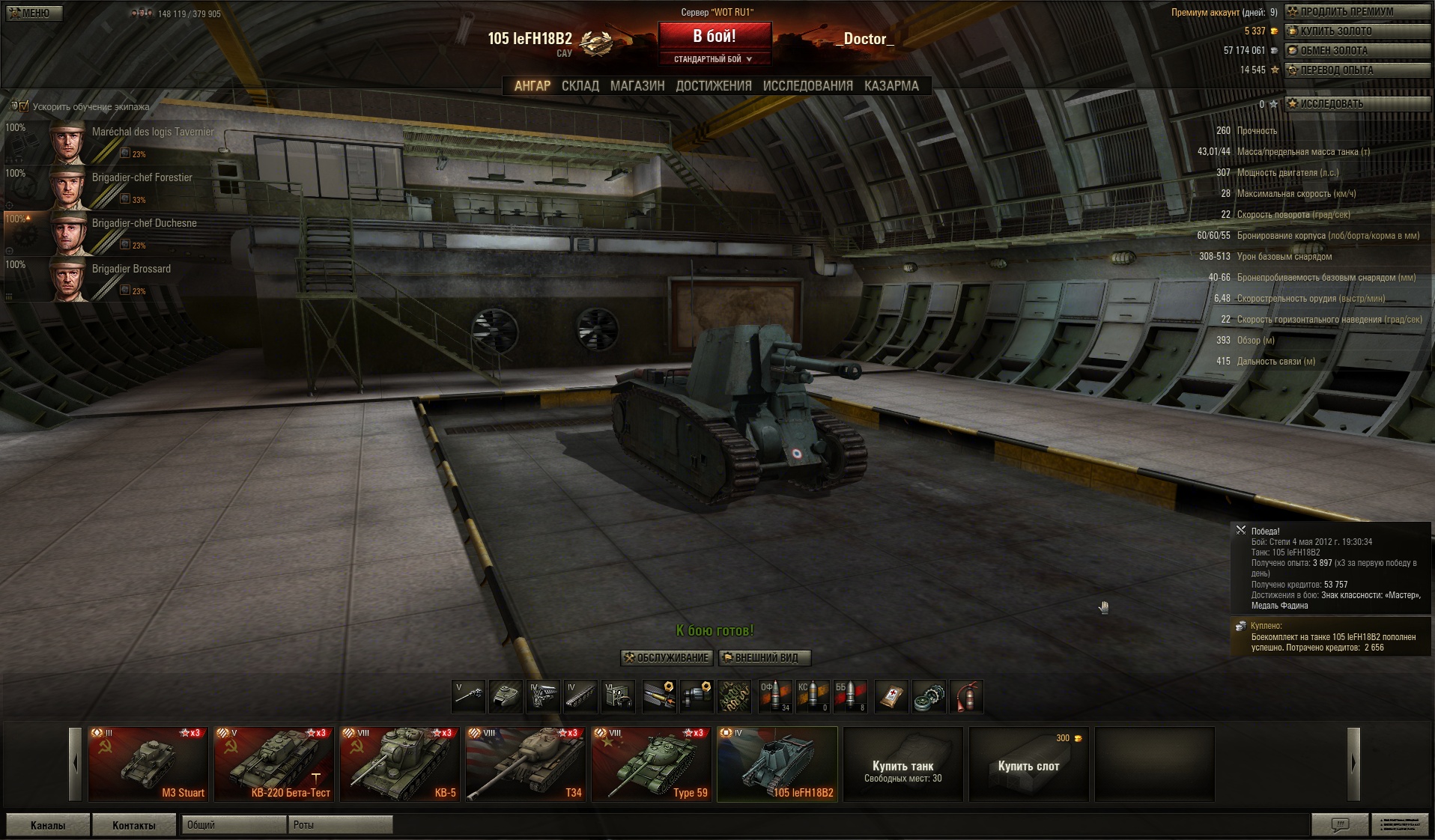Viewport: 1435px width, 840px height.
Task: Click the КУПИТЬ ЗОЛОТО button
Action: (1357, 31)
